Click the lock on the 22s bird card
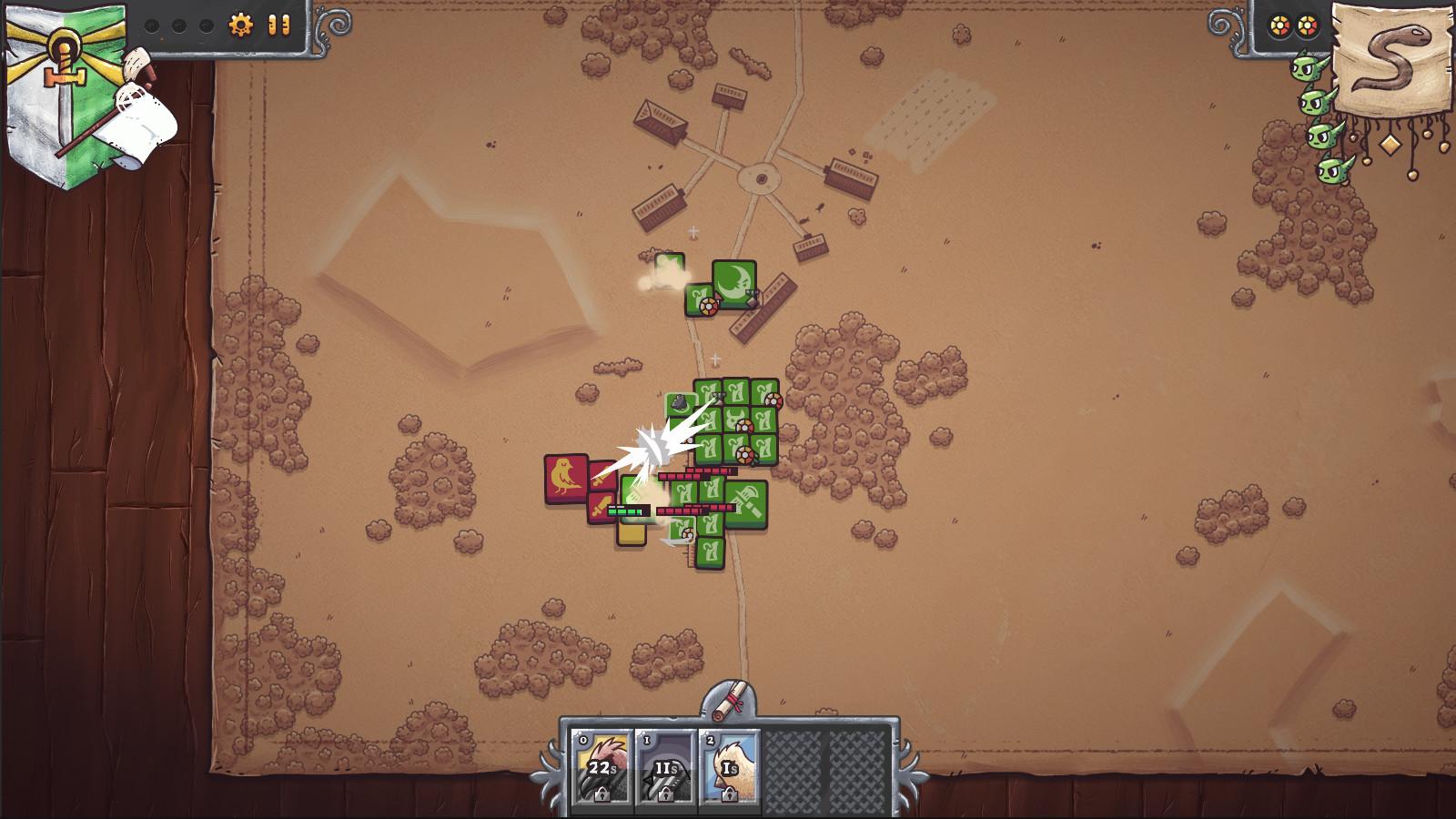Image resolution: width=1456 pixels, height=819 pixels. [602, 794]
